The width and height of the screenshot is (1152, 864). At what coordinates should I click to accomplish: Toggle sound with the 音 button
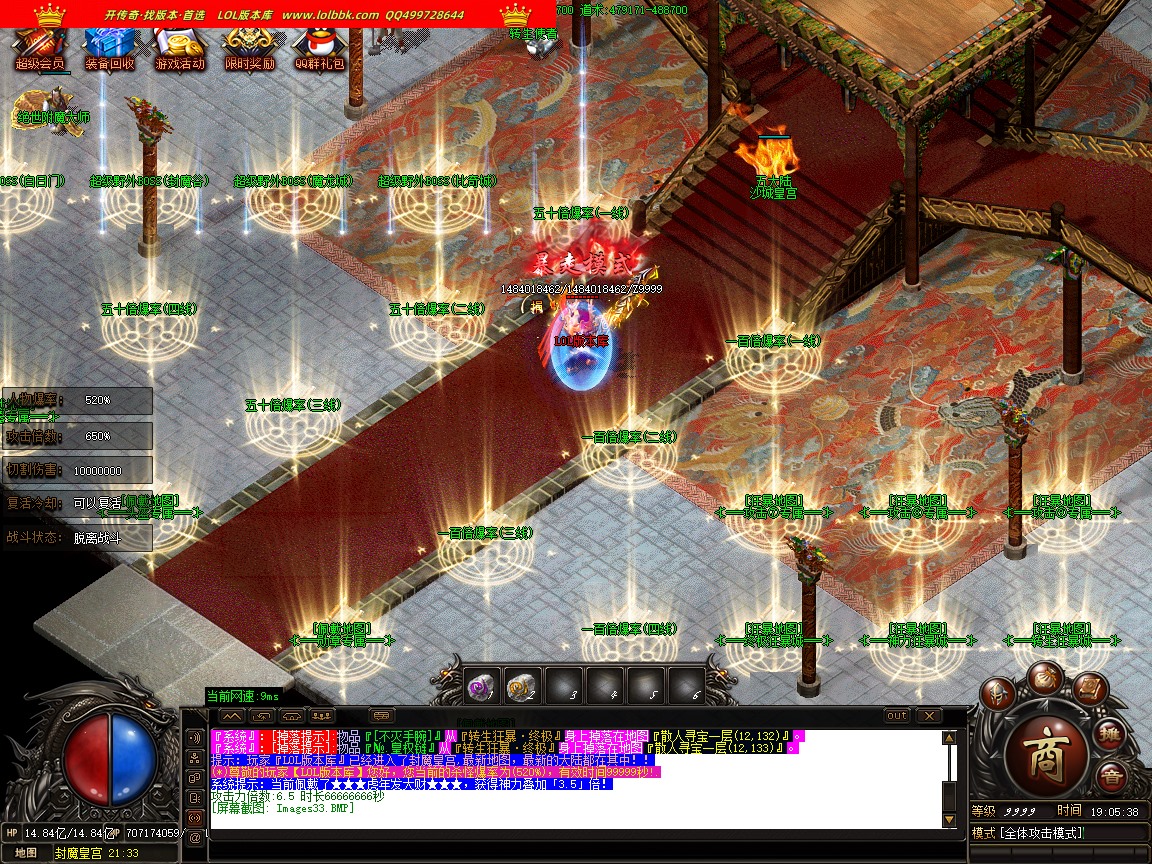tap(1111, 777)
